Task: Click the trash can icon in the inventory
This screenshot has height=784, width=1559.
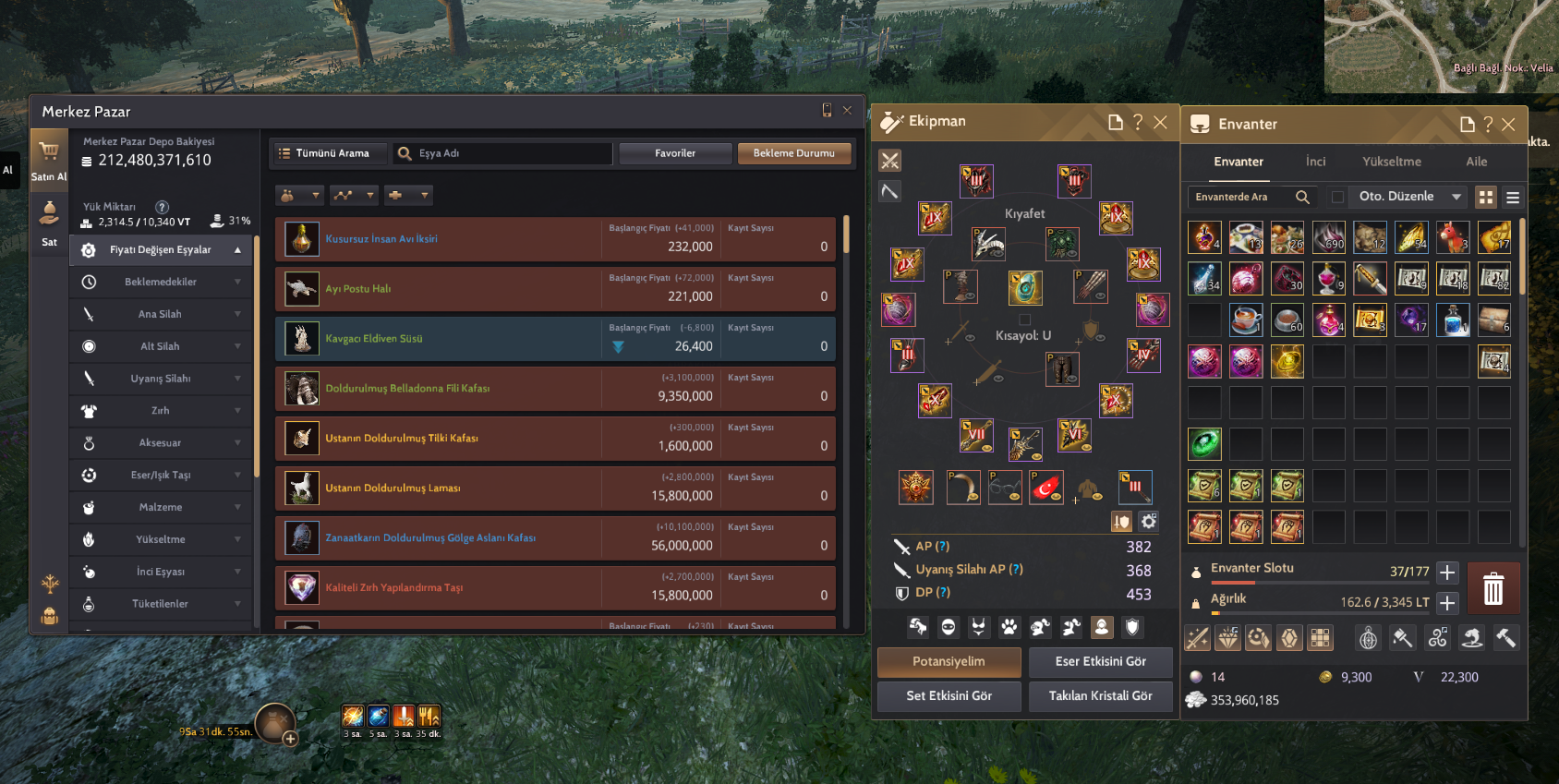Action: click(x=1493, y=588)
